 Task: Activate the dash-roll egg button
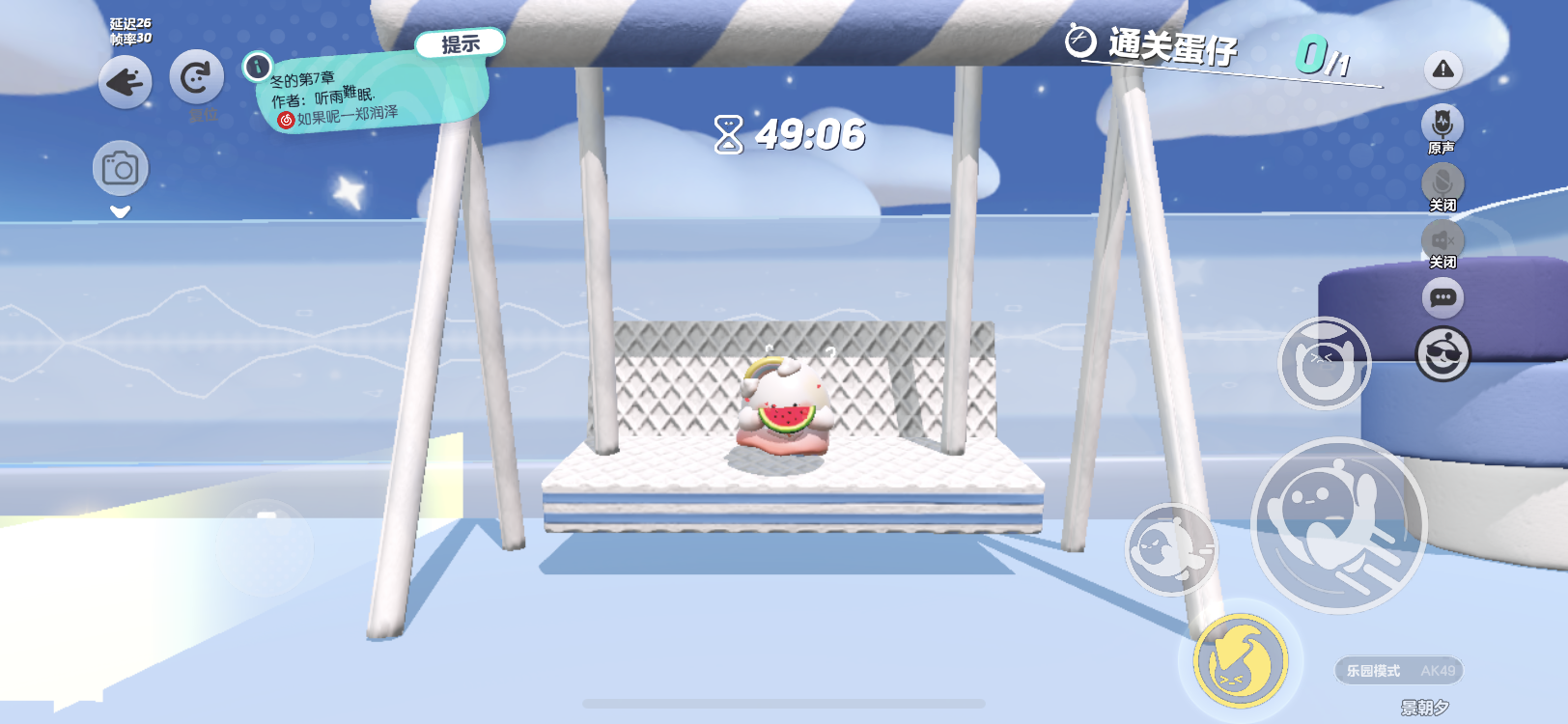1171,549
